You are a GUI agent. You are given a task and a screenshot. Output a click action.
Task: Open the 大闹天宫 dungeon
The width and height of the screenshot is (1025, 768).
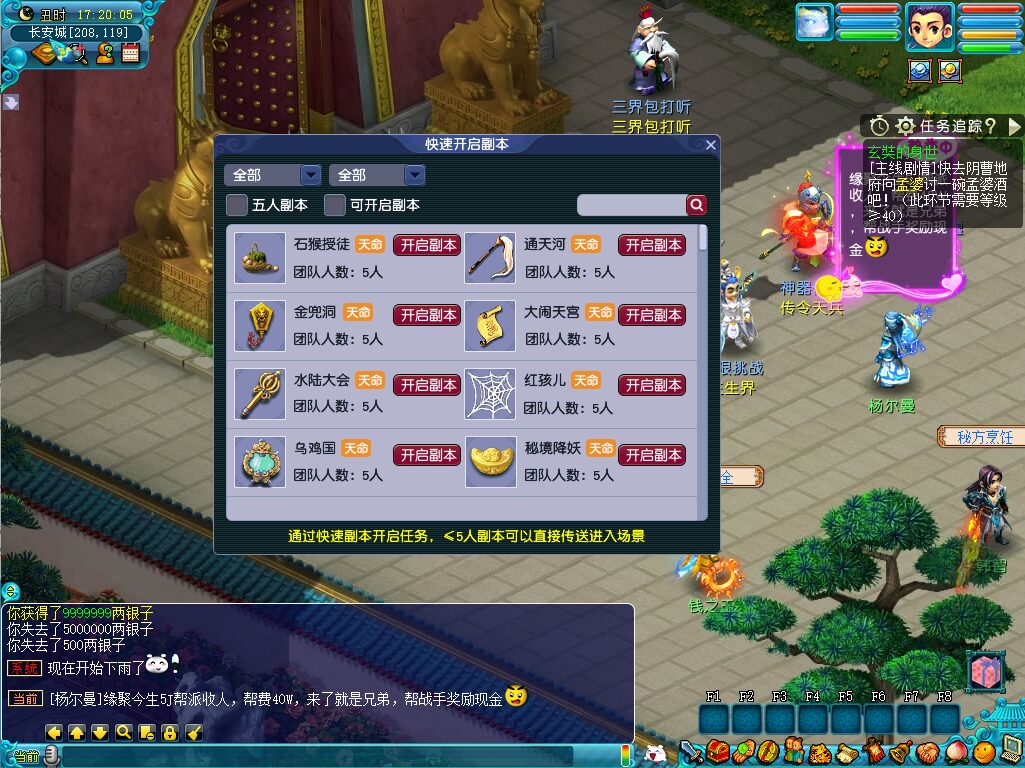point(652,315)
